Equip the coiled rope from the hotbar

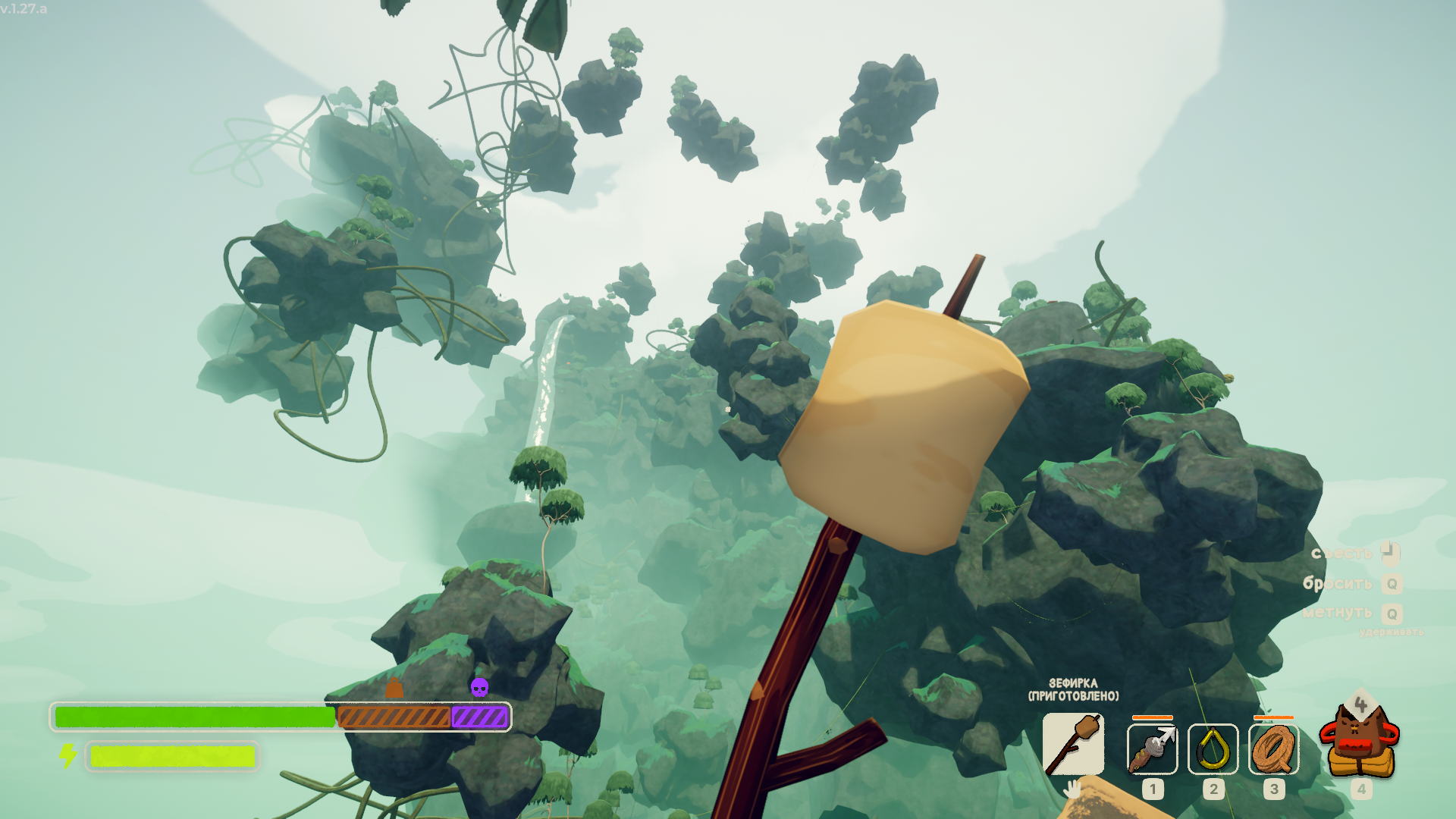(x=1273, y=749)
